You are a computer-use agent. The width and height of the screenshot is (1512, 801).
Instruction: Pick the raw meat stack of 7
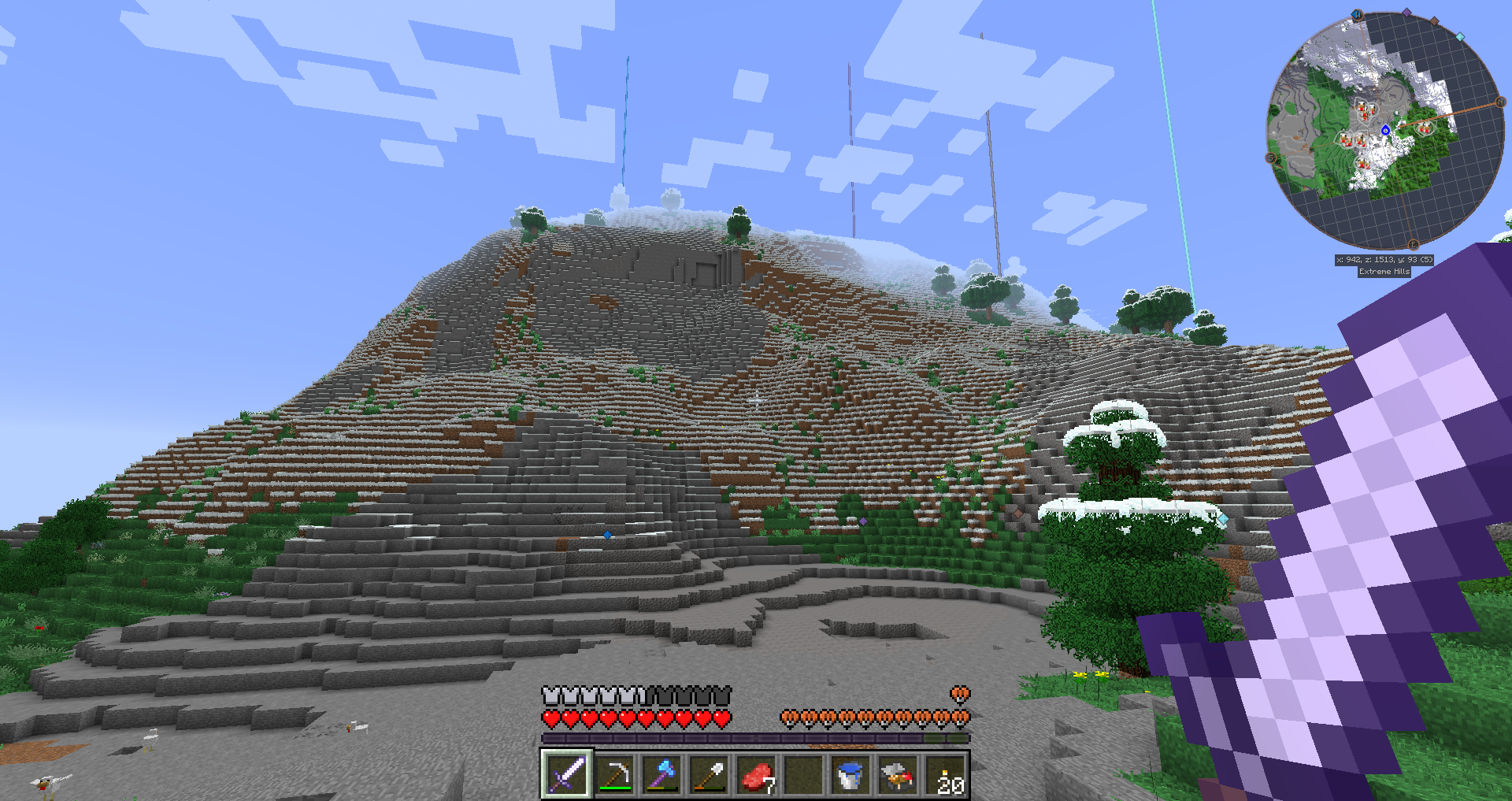(x=756, y=773)
